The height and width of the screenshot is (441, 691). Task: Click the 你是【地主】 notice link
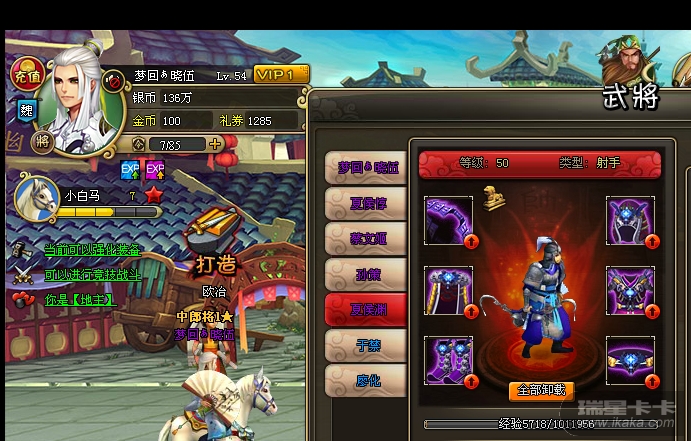[x=80, y=299]
